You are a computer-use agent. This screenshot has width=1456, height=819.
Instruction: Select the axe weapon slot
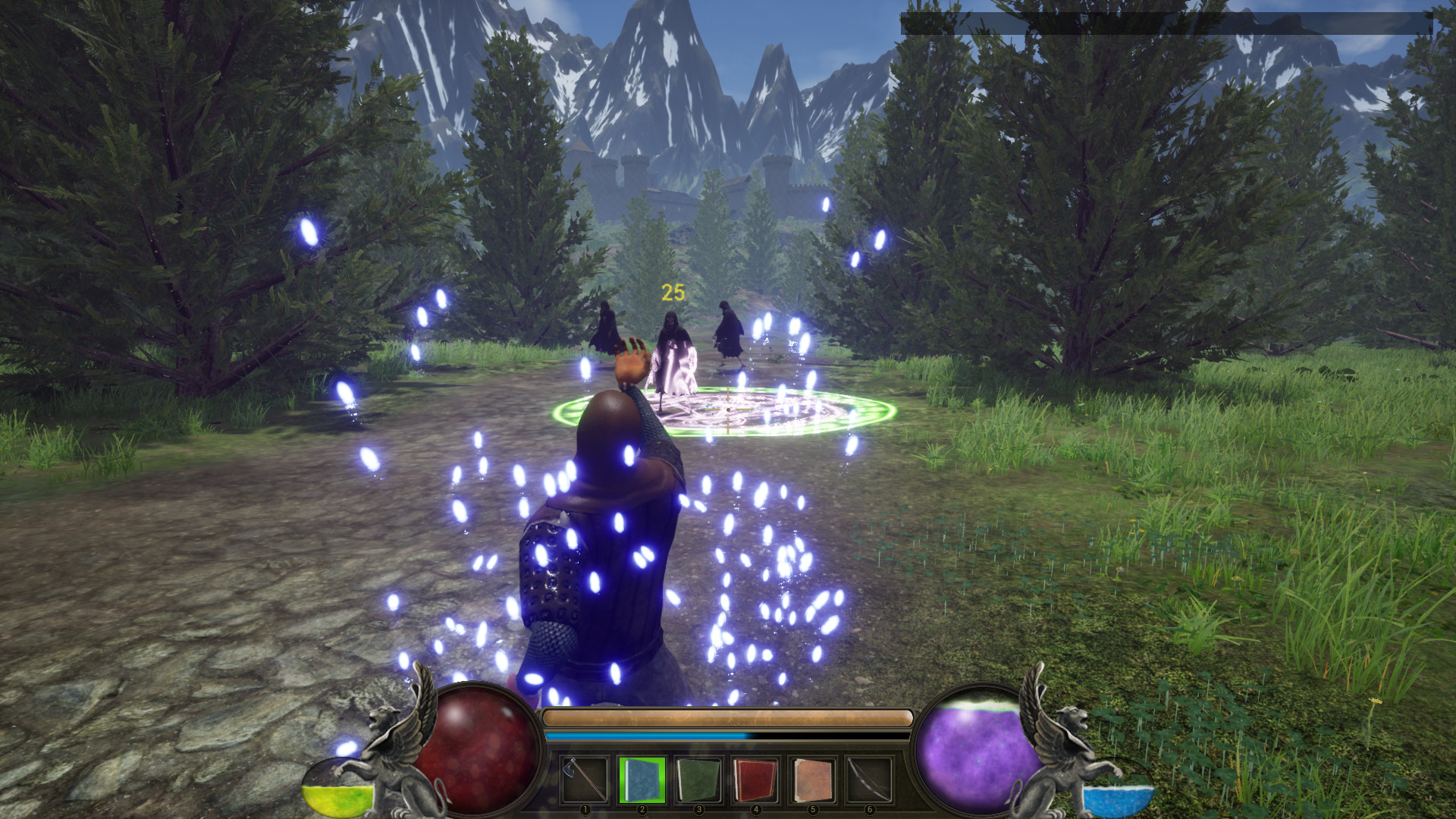click(585, 780)
